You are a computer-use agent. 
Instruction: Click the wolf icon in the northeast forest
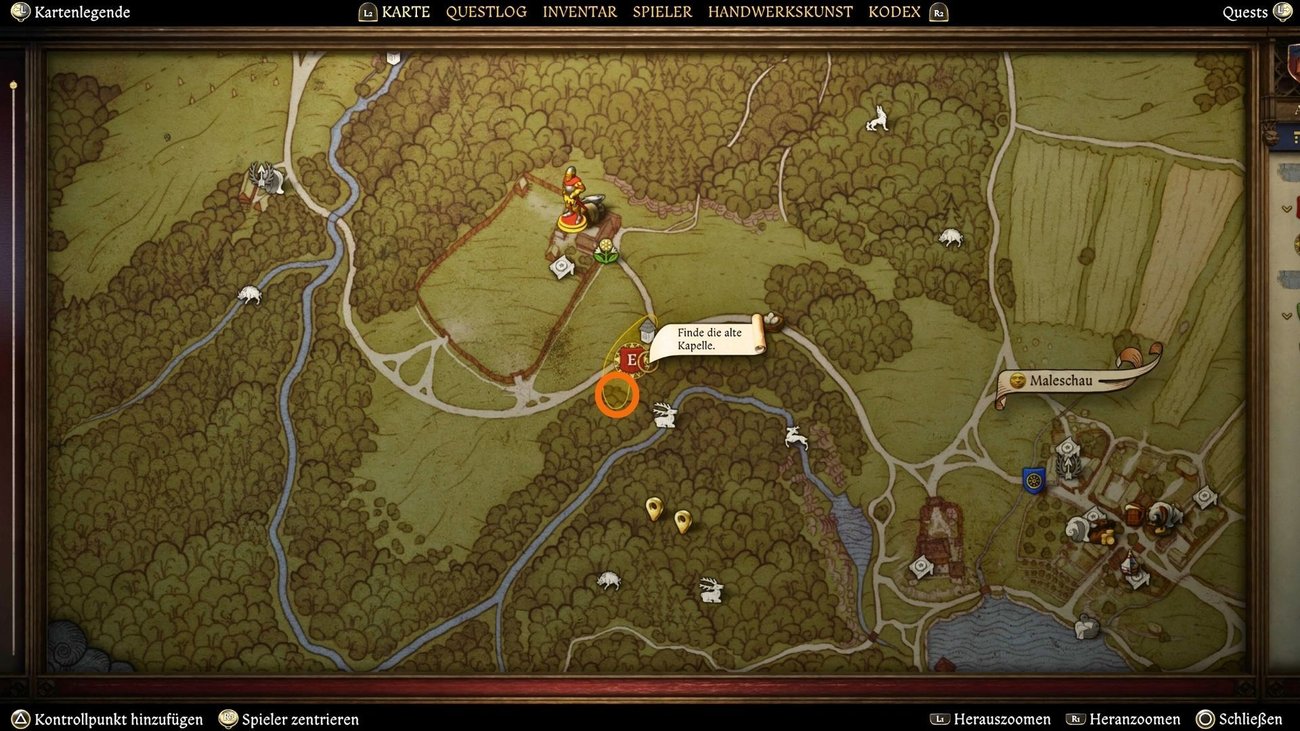(875, 120)
